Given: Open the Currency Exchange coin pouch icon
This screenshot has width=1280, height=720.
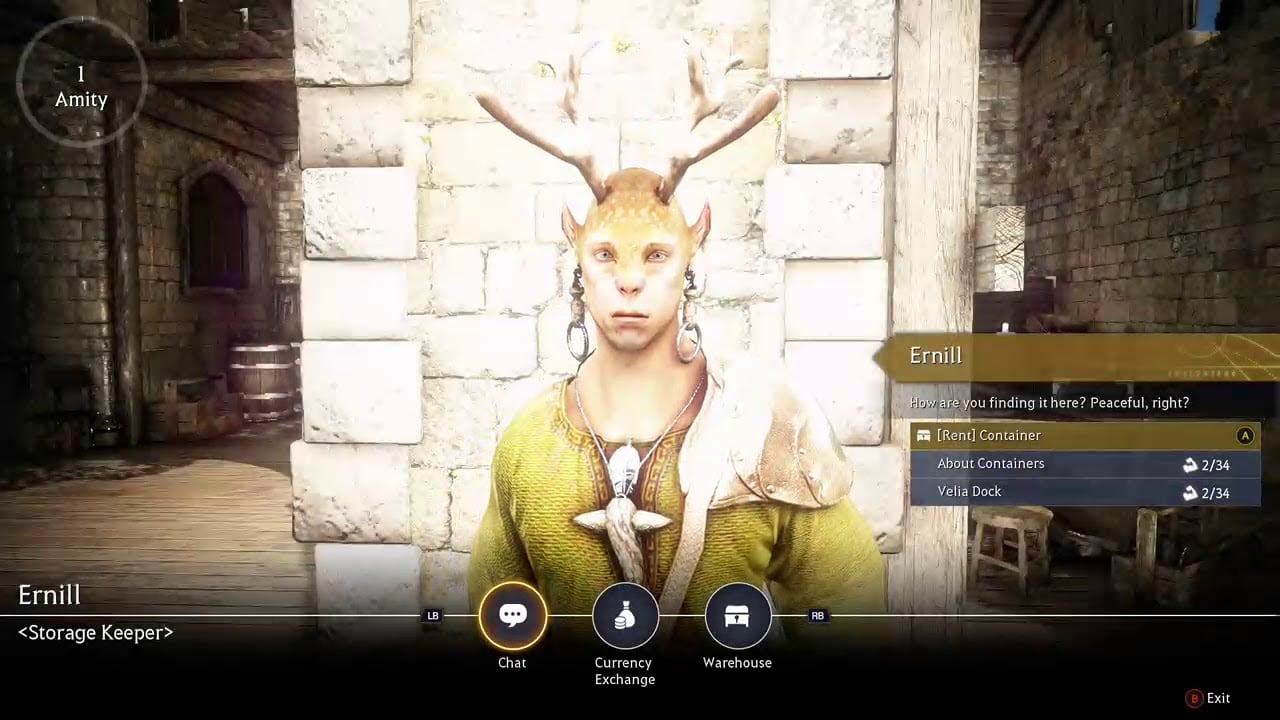Looking at the screenshot, I should click(x=625, y=615).
